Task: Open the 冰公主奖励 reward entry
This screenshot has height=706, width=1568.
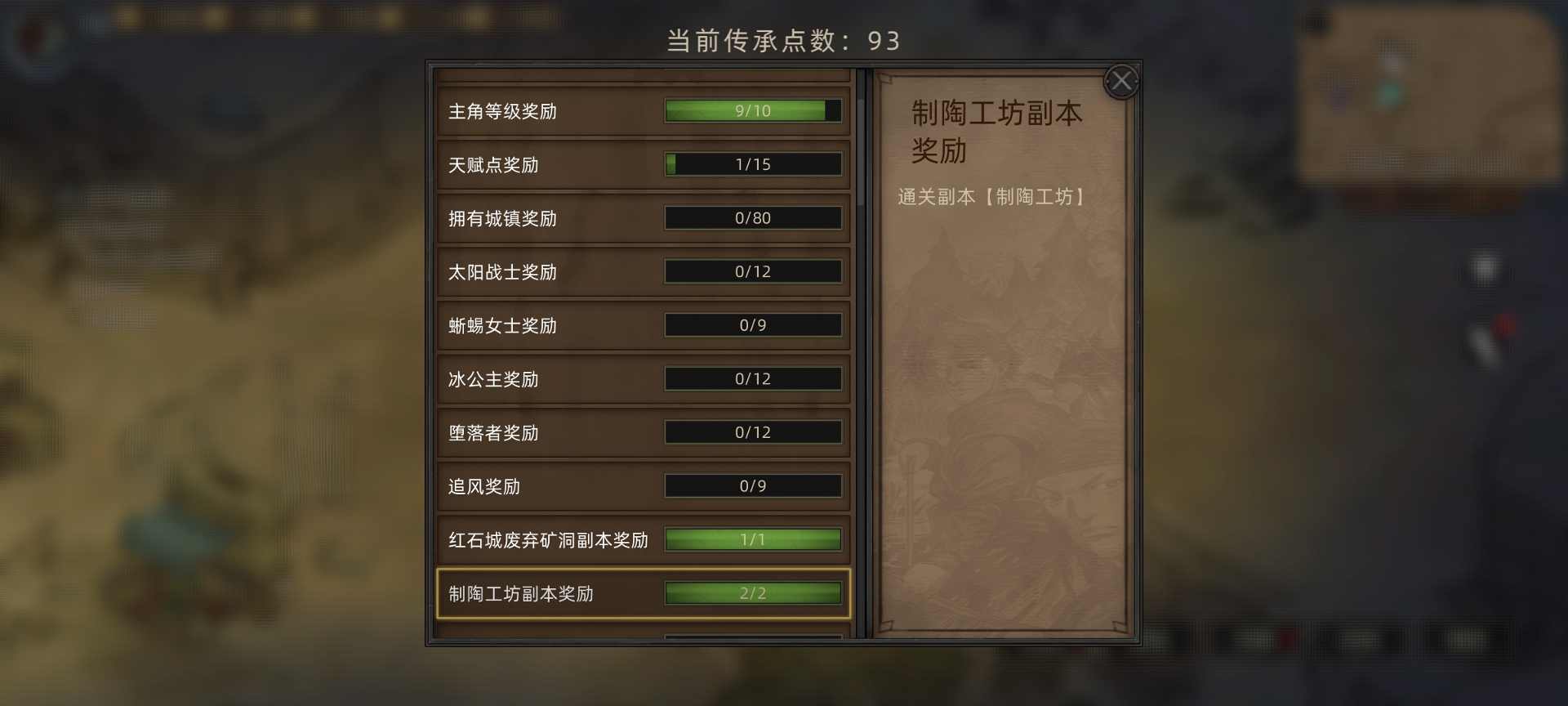Action: (642, 378)
